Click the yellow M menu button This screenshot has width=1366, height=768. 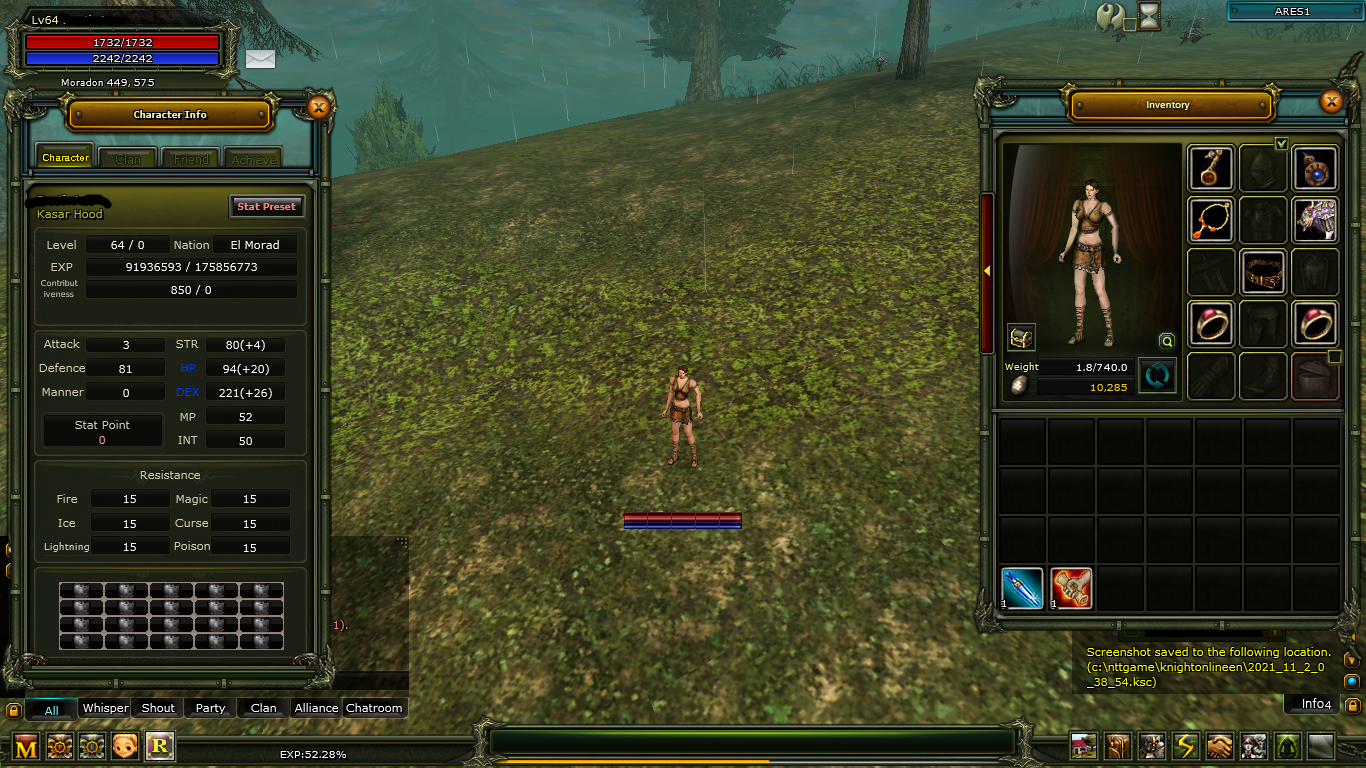[26, 746]
